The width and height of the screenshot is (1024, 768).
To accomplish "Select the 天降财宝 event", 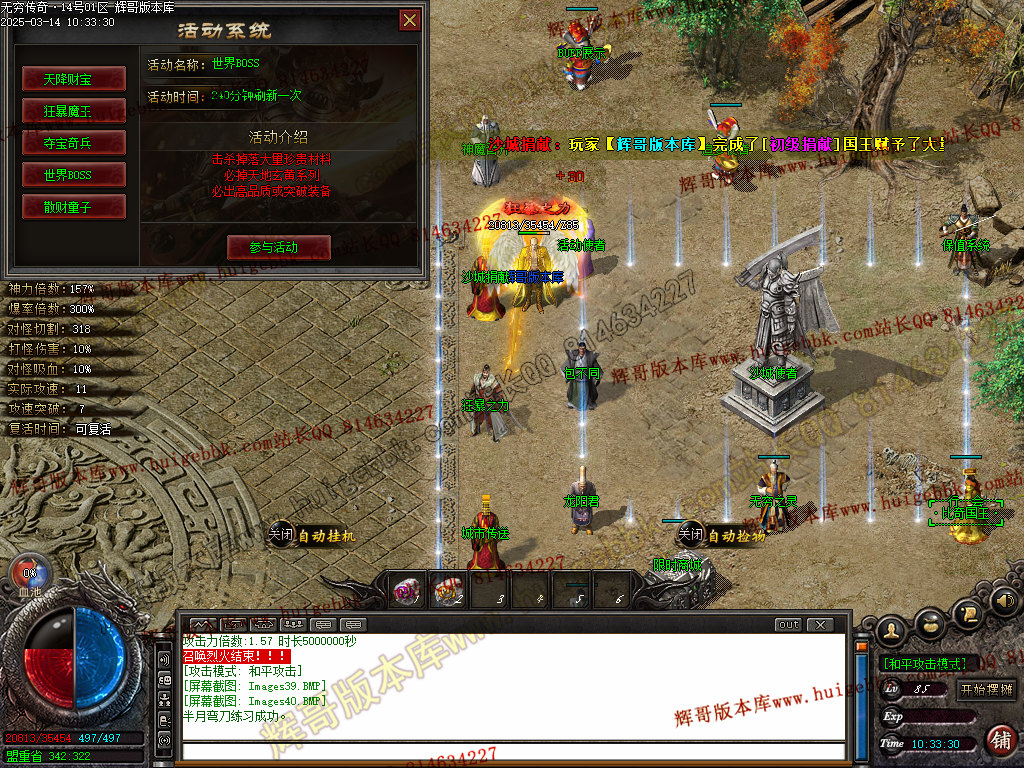I will (x=74, y=78).
